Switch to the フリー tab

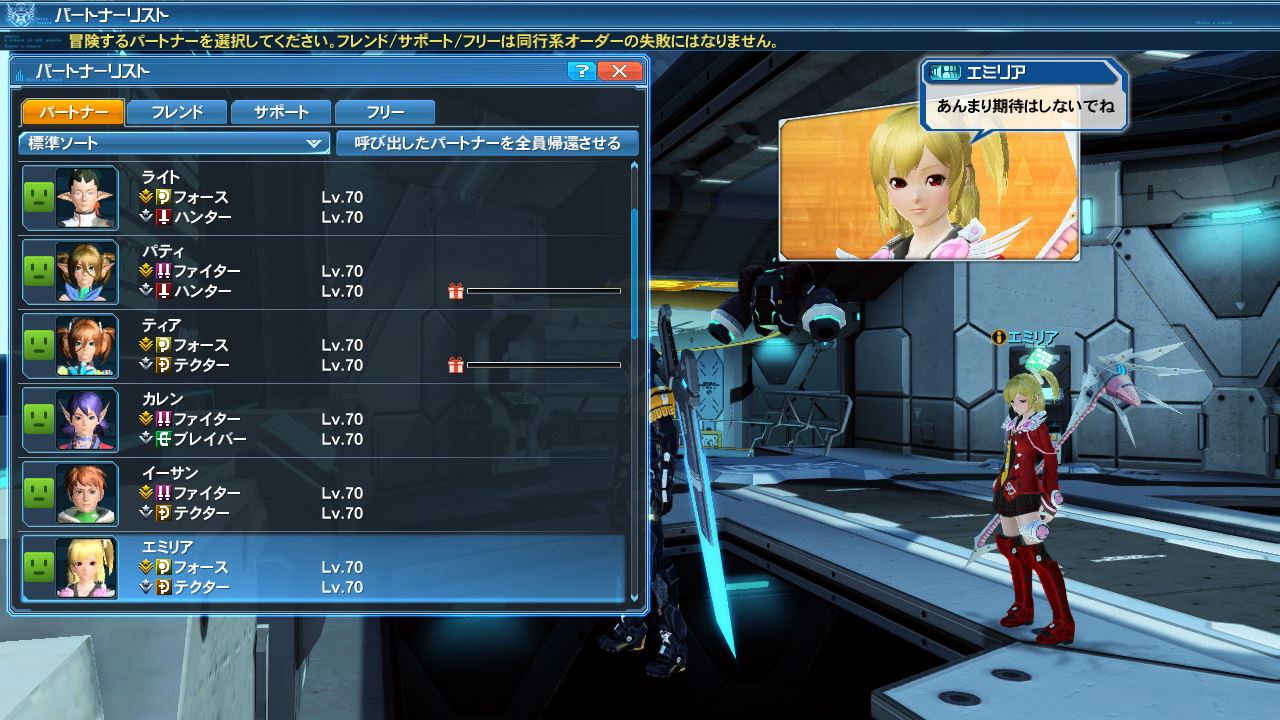(x=385, y=112)
